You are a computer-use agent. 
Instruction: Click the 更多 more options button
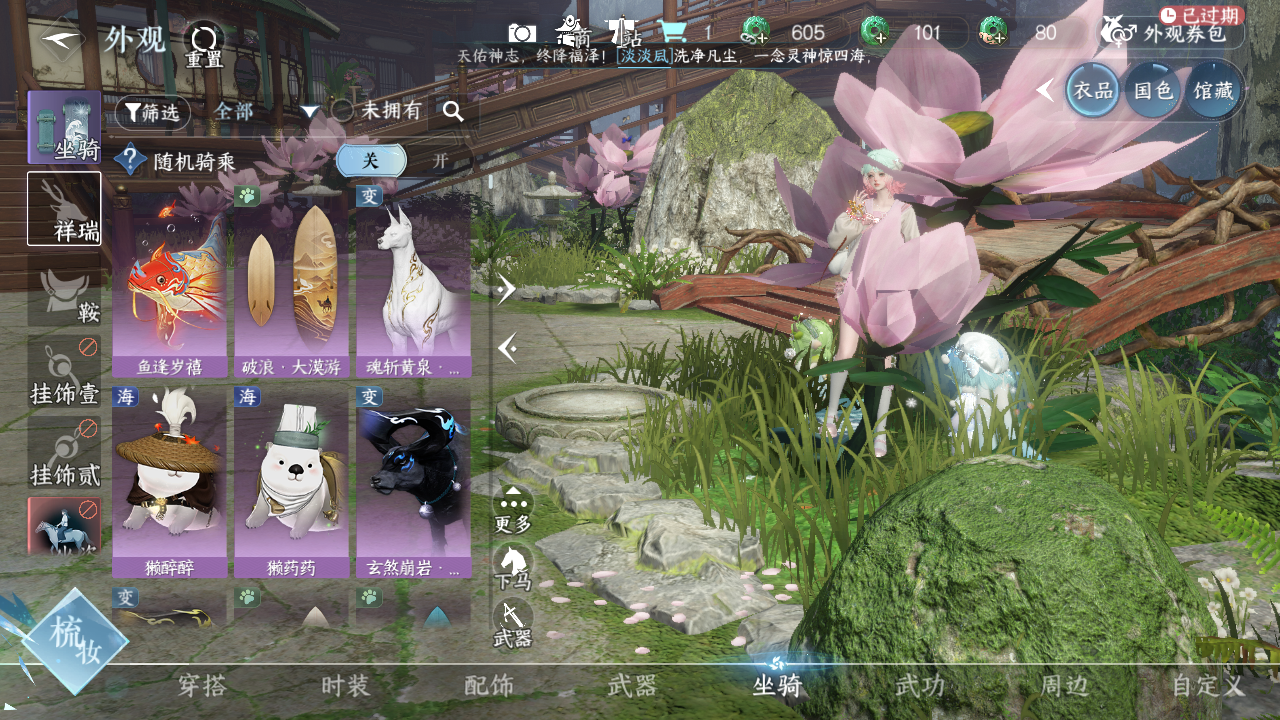513,509
